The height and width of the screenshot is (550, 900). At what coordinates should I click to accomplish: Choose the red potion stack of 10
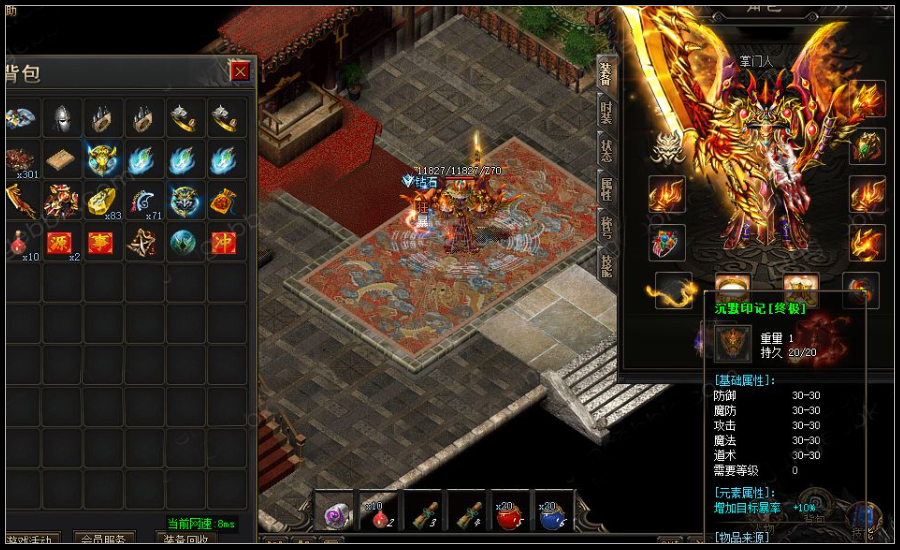point(20,243)
